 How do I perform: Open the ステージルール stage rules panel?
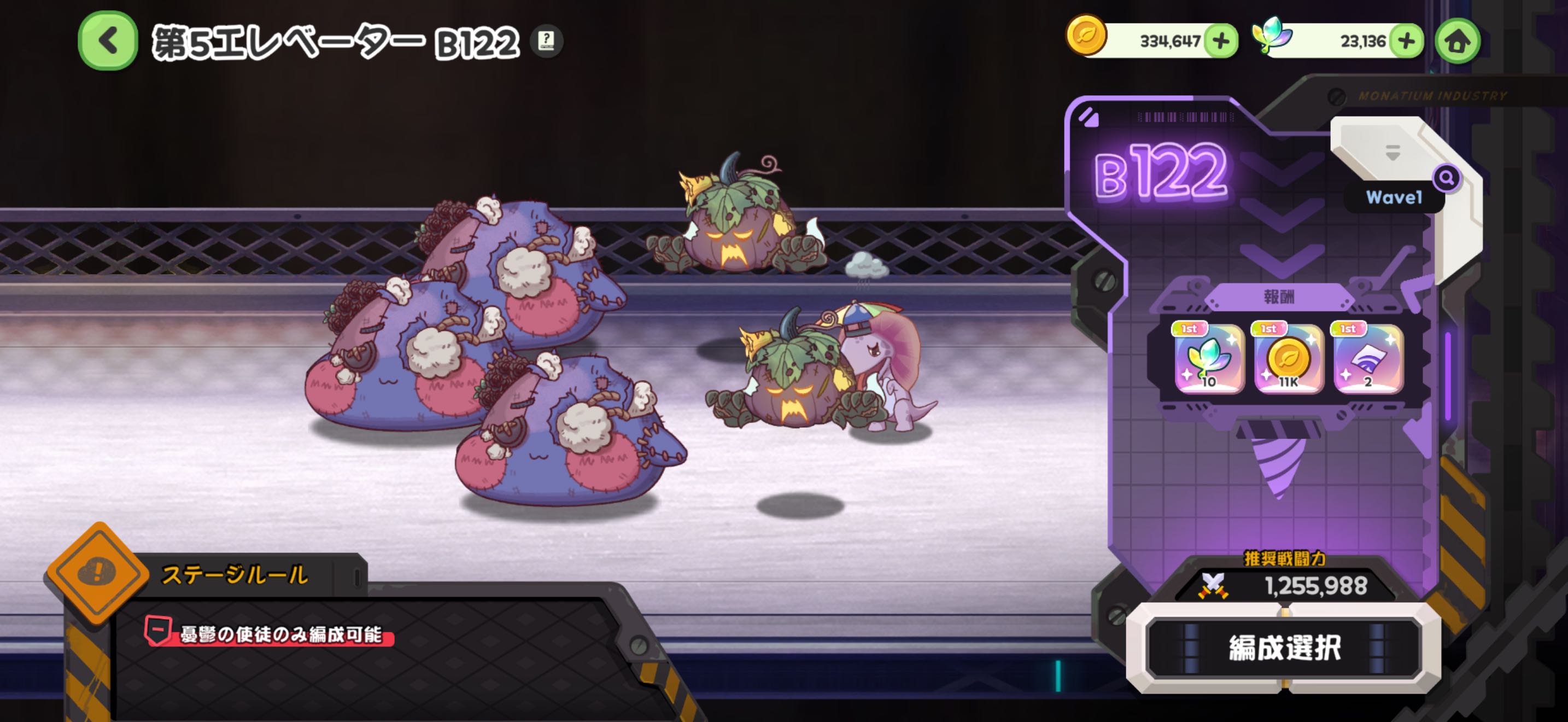coord(235,574)
